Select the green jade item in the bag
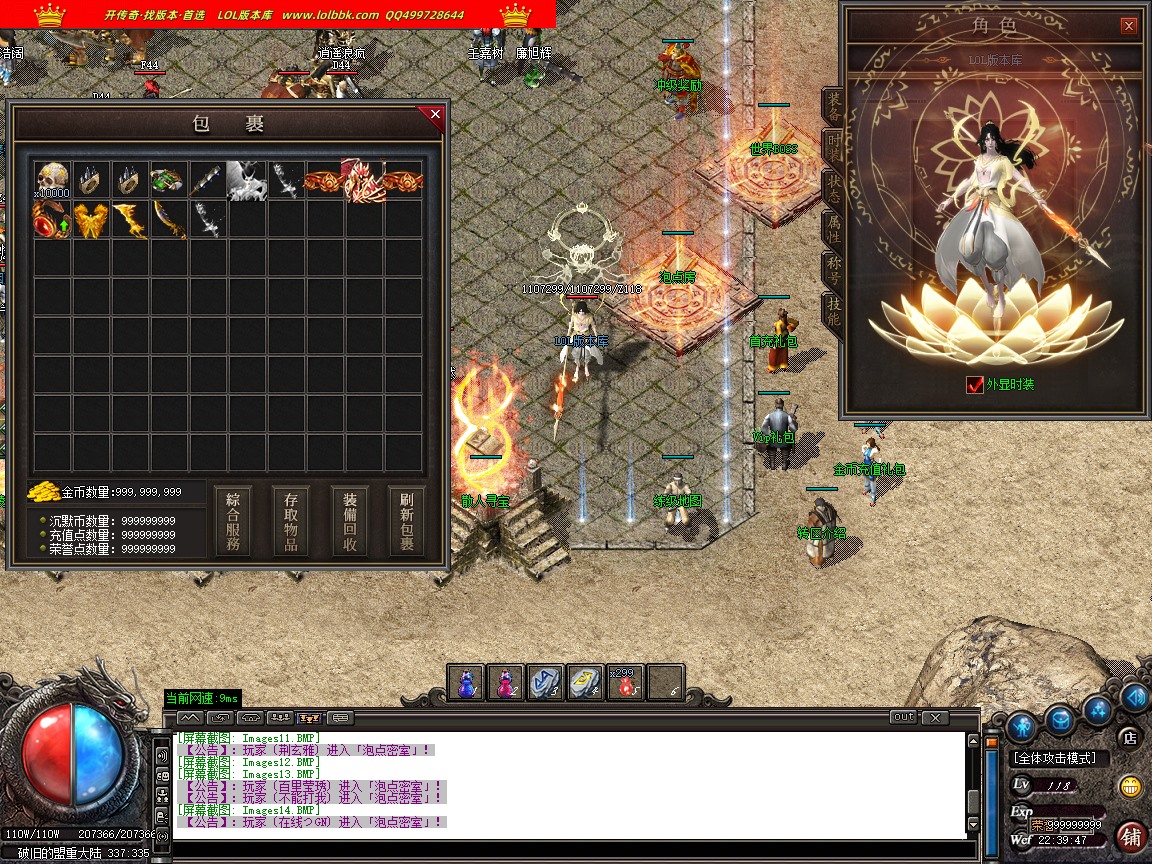 (168, 180)
